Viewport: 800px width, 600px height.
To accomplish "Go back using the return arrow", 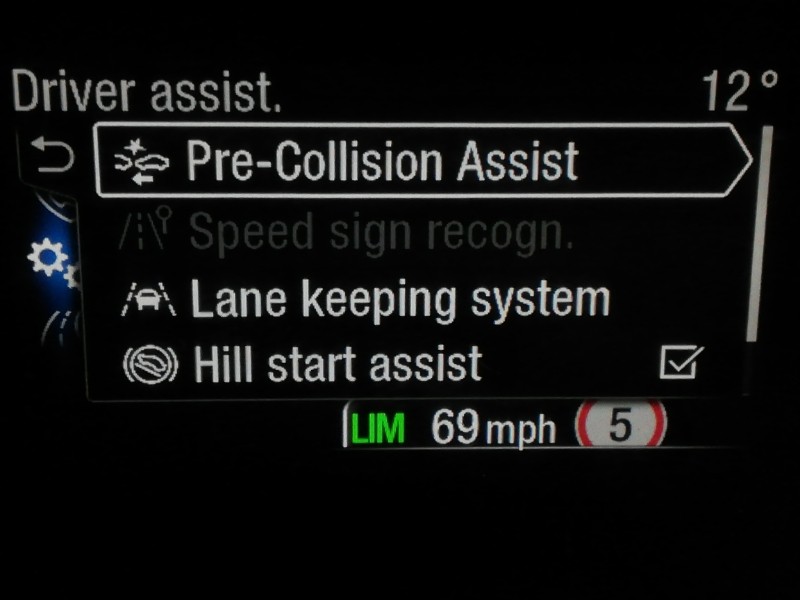I will coord(51,156).
